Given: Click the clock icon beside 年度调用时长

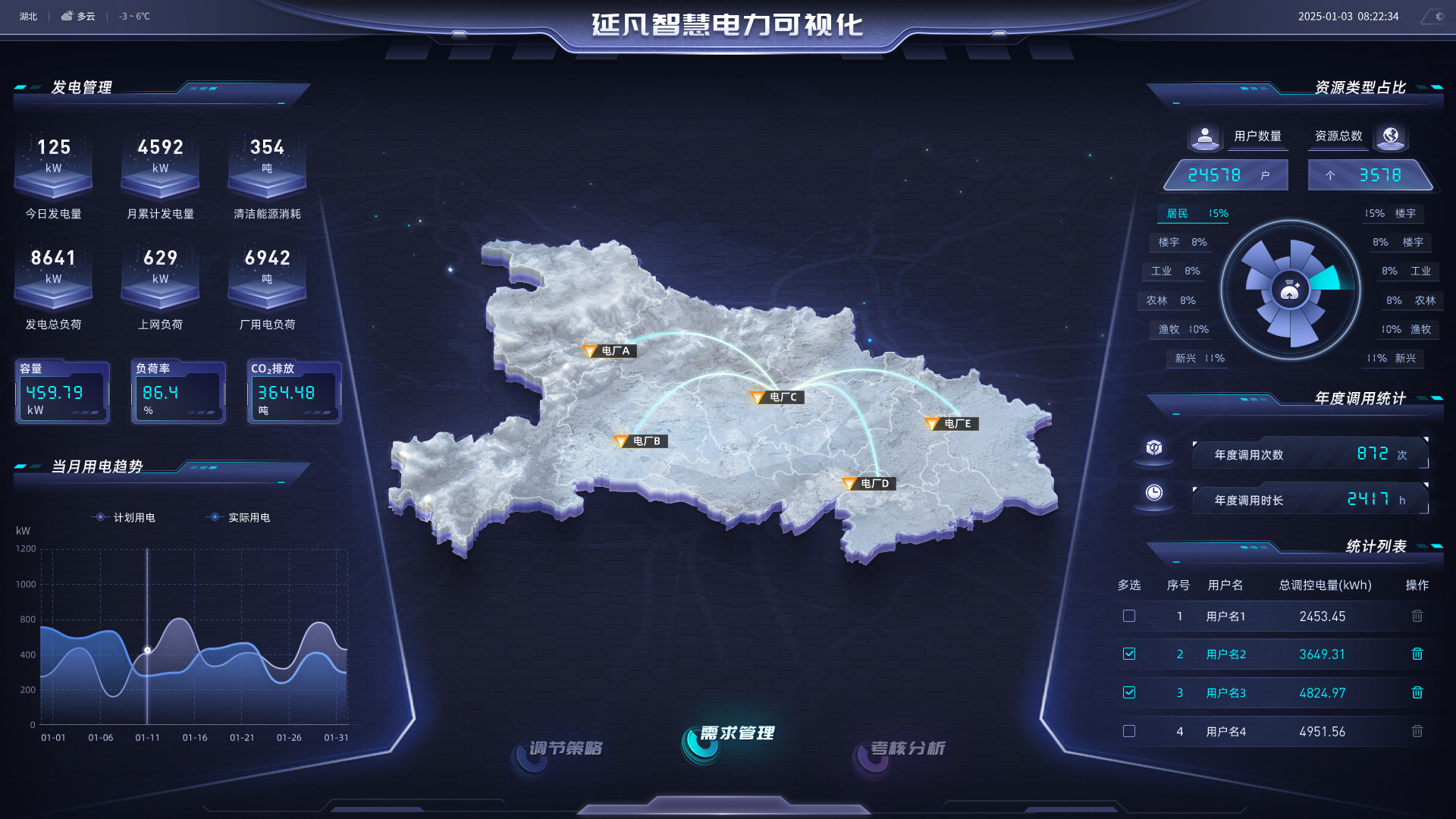Looking at the screenshot, I should (x=1153, y=494).
